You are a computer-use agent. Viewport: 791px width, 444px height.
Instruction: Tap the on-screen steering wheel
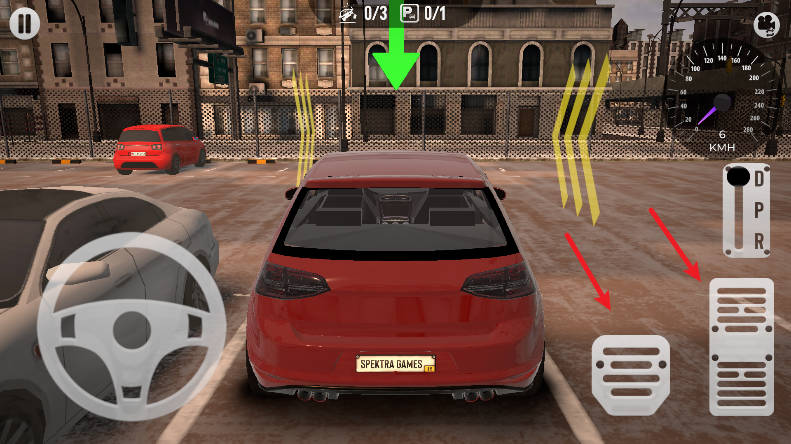click(x=128, y=326)
